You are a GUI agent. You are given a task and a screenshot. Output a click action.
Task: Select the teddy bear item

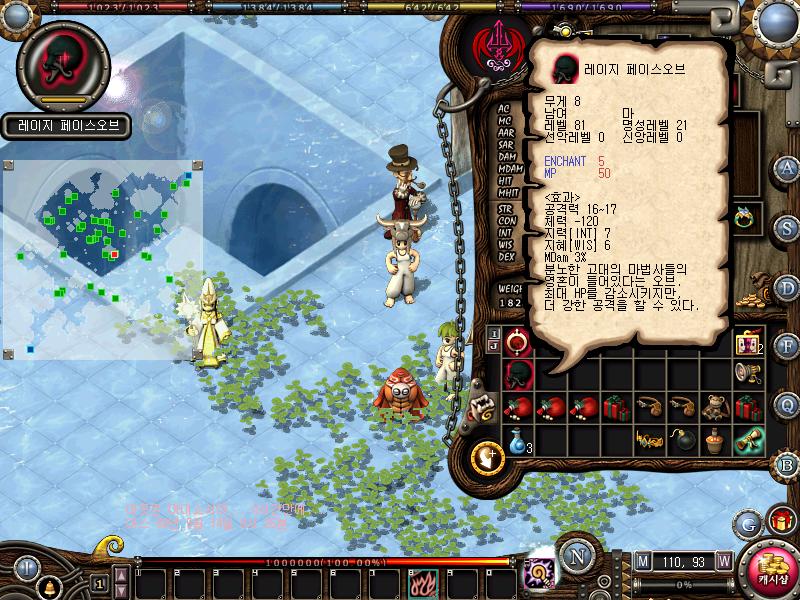tap(714, 407)
